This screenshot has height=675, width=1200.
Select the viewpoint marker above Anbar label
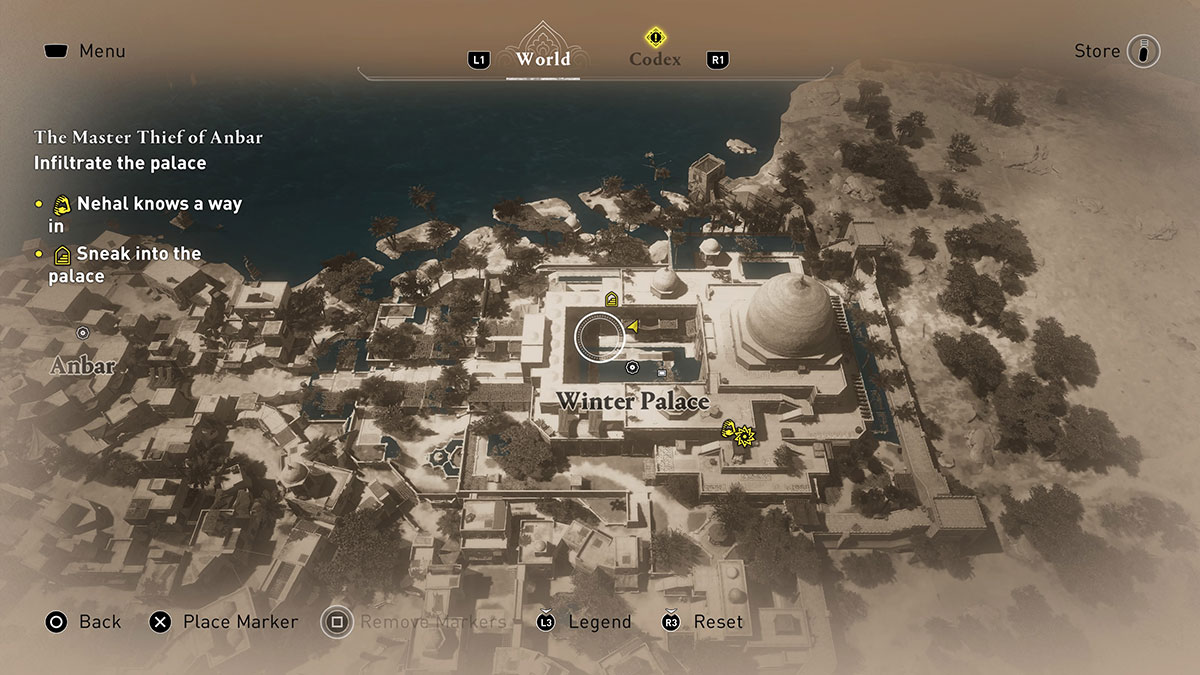[83, 332]
